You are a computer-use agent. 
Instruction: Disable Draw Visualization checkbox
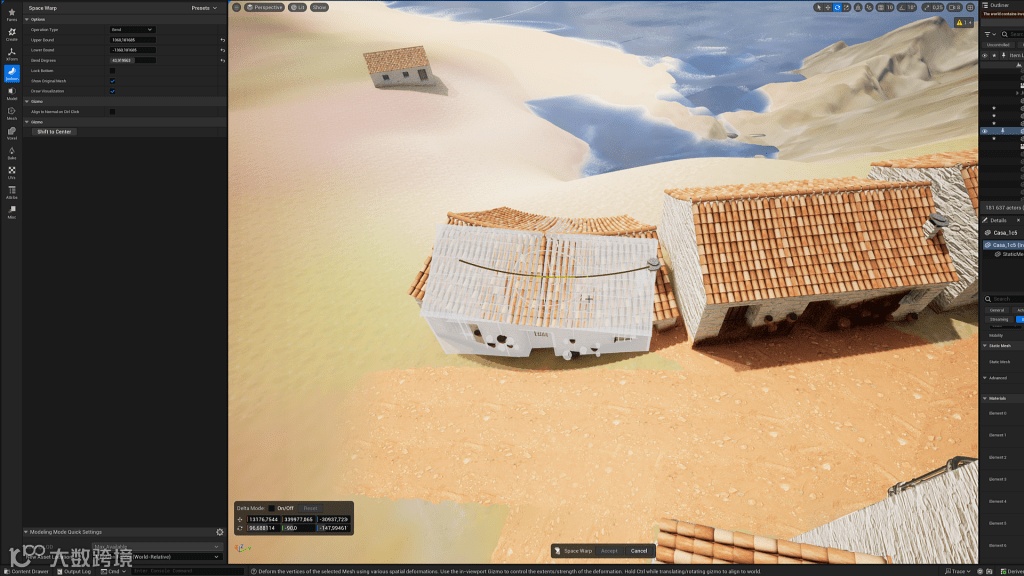(112, 91)
